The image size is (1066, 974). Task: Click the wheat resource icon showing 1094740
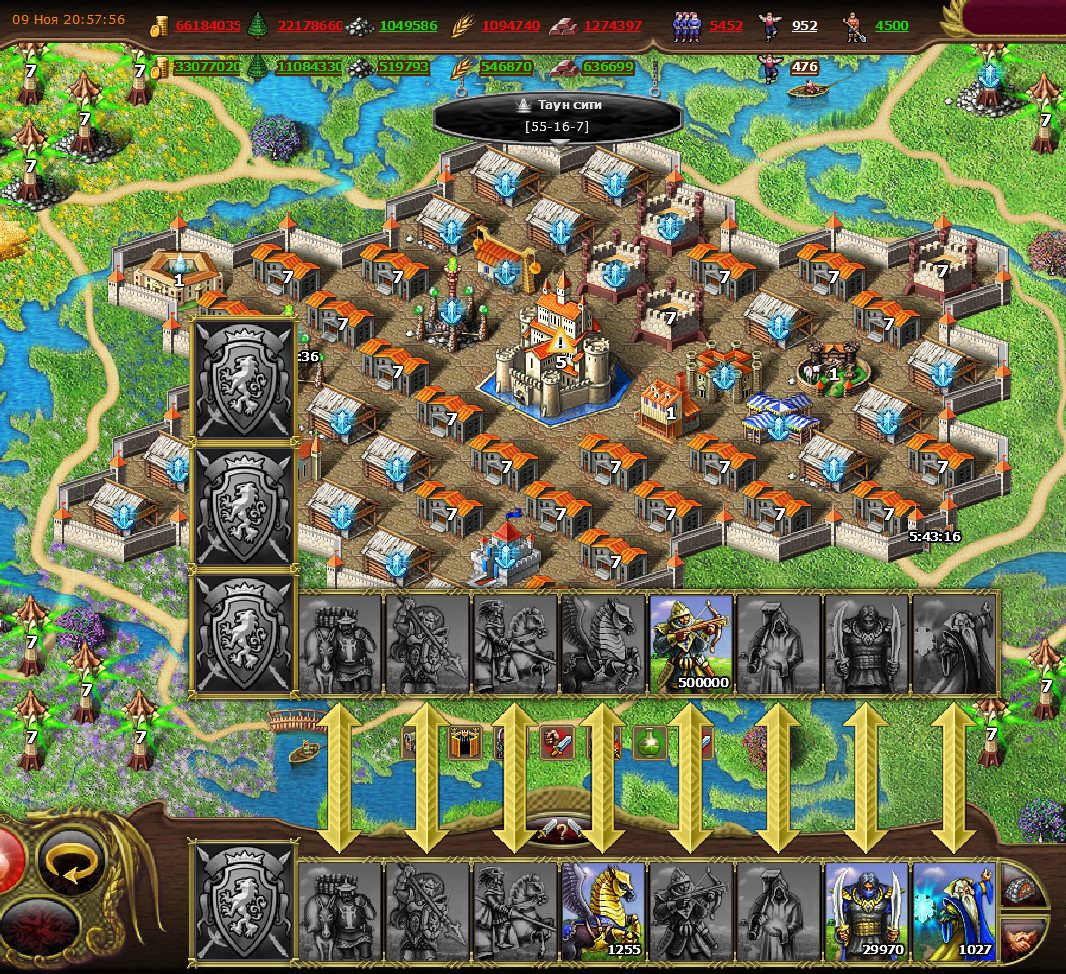463,25
